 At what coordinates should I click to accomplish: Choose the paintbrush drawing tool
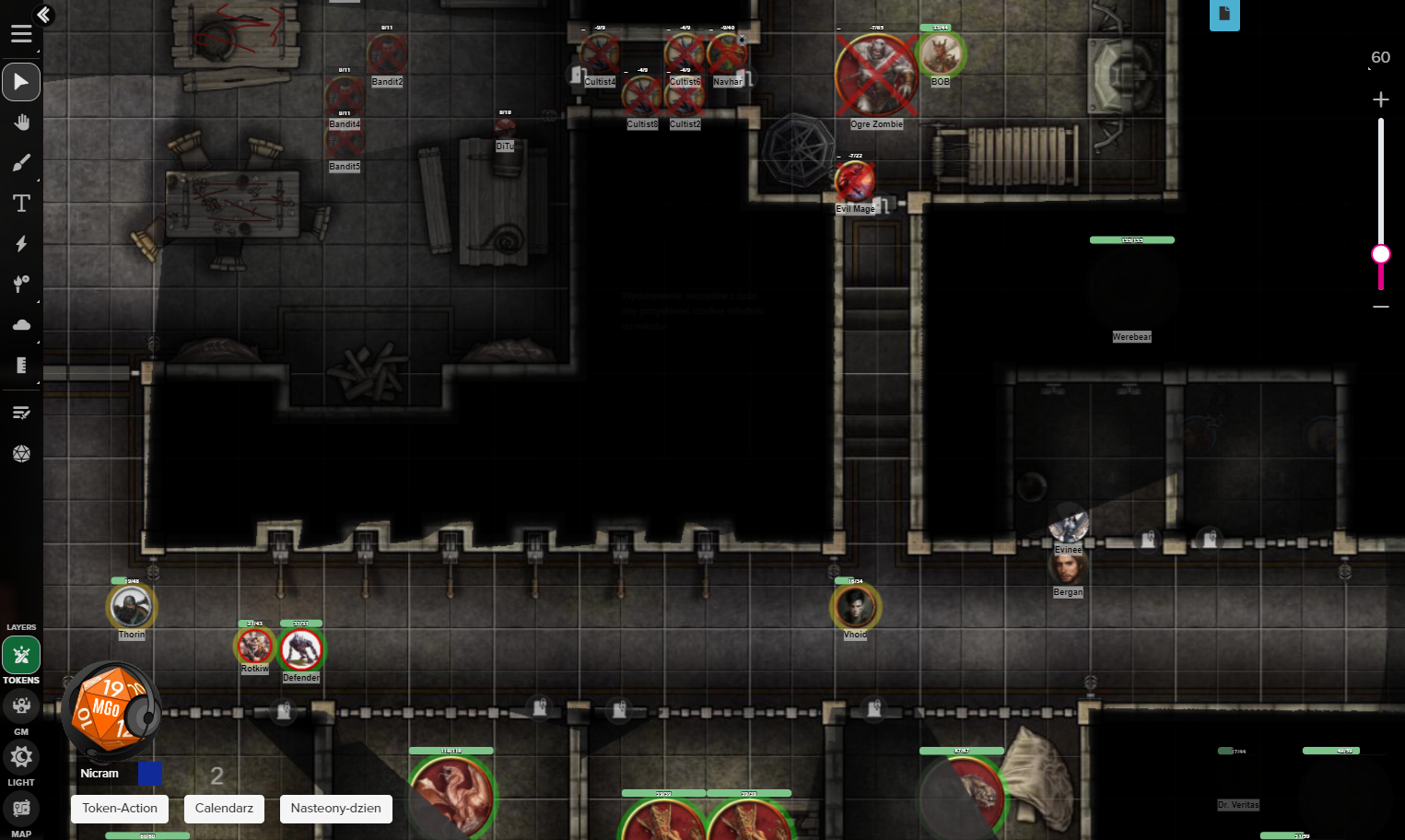pos(21,163)
